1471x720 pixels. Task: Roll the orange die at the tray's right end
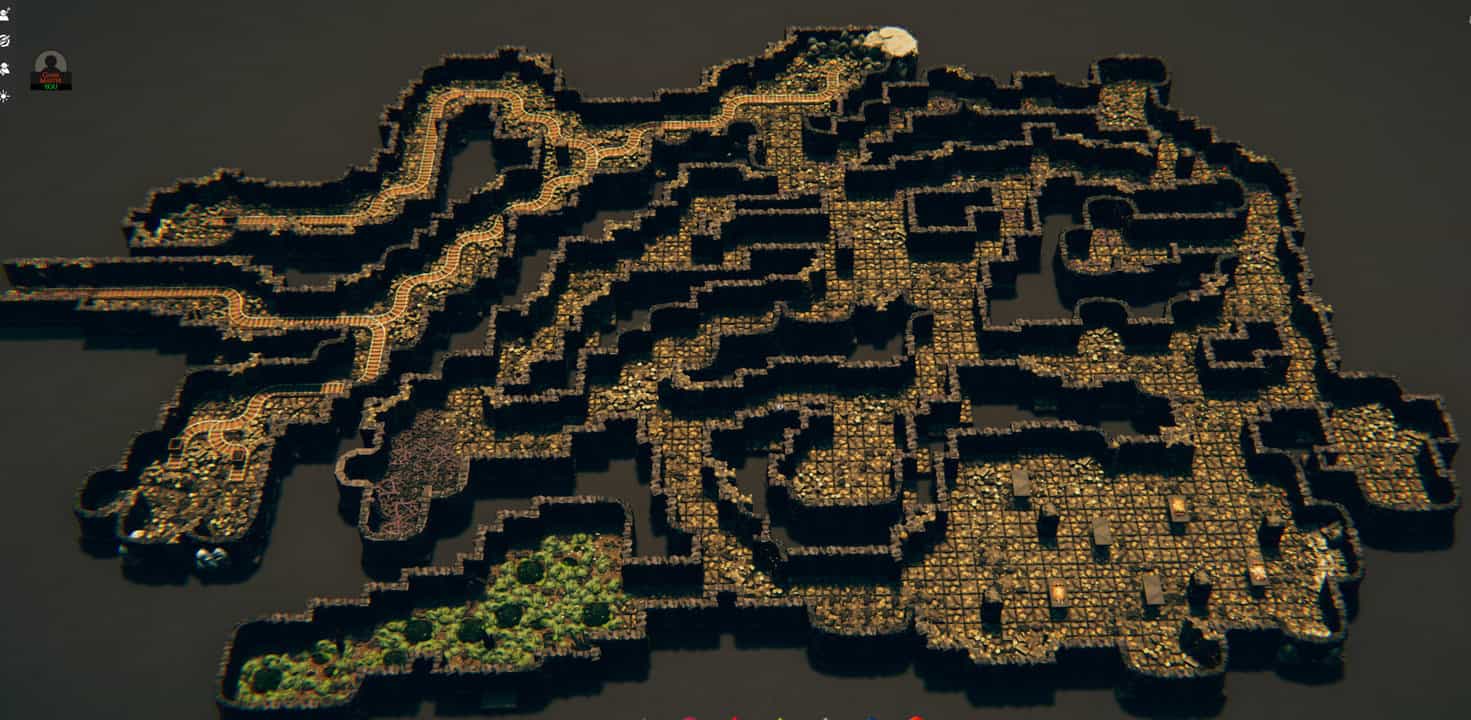914,717
